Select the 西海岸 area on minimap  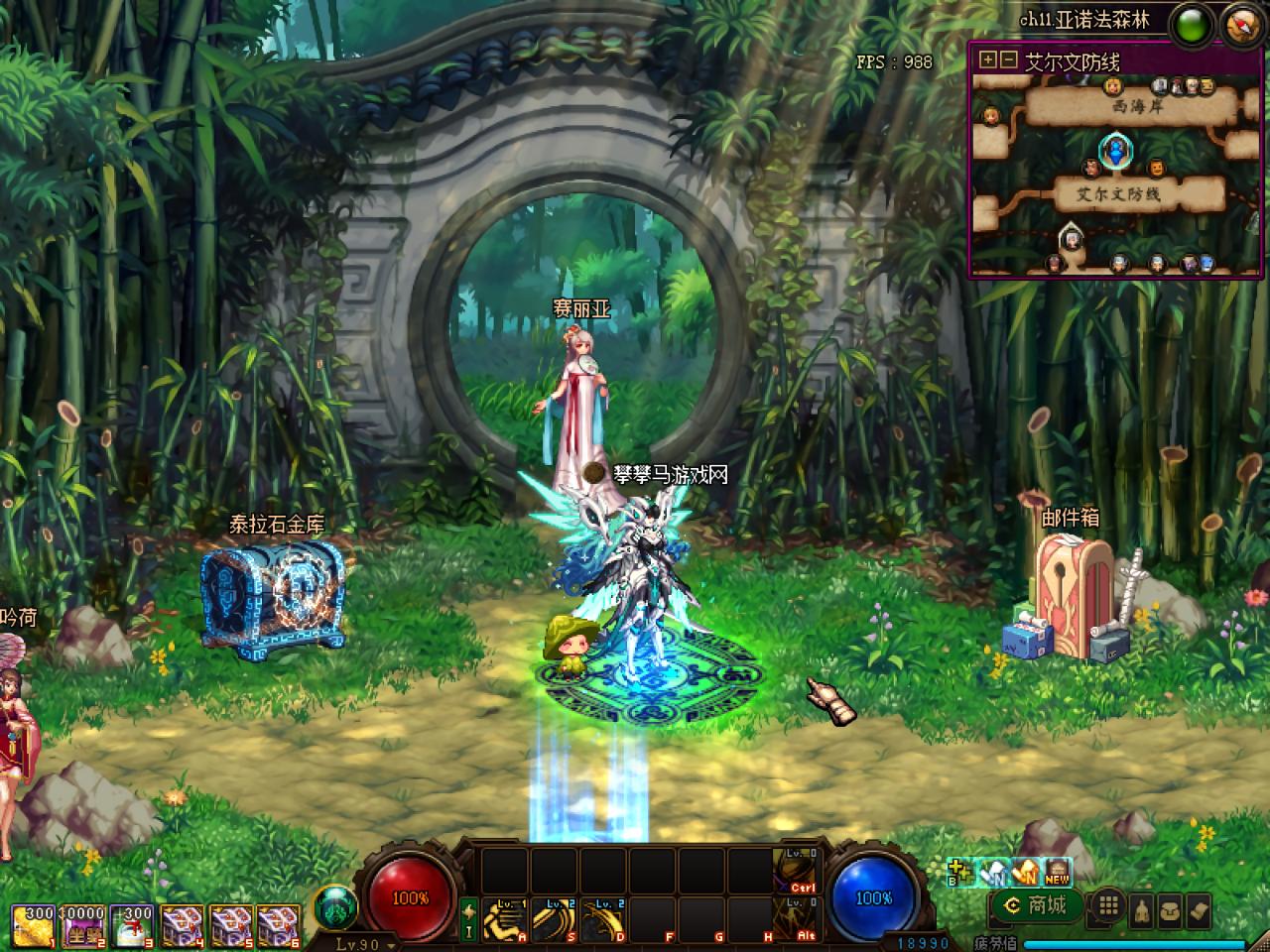pos(1137,106)
